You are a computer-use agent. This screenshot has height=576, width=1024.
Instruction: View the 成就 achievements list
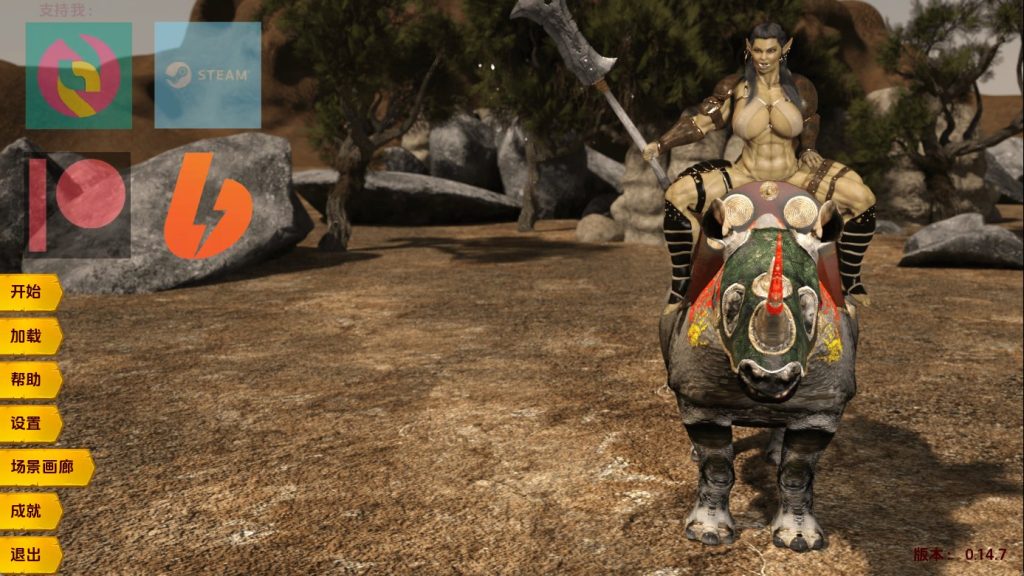[29, 511]
